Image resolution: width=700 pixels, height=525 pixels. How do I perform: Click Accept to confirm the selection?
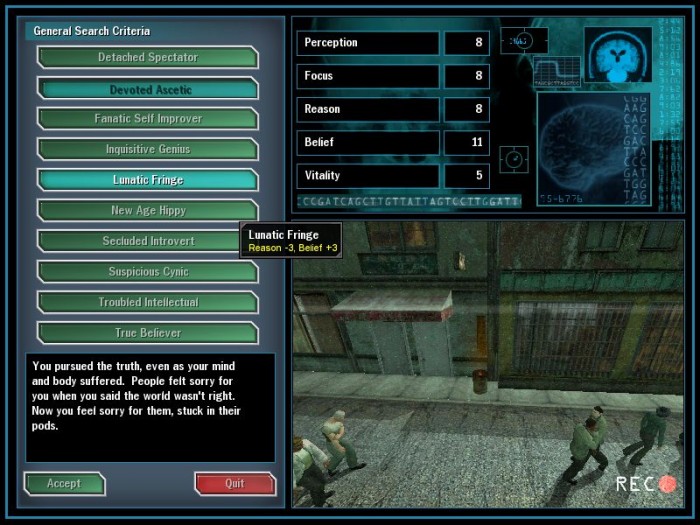tap(64, 484)
